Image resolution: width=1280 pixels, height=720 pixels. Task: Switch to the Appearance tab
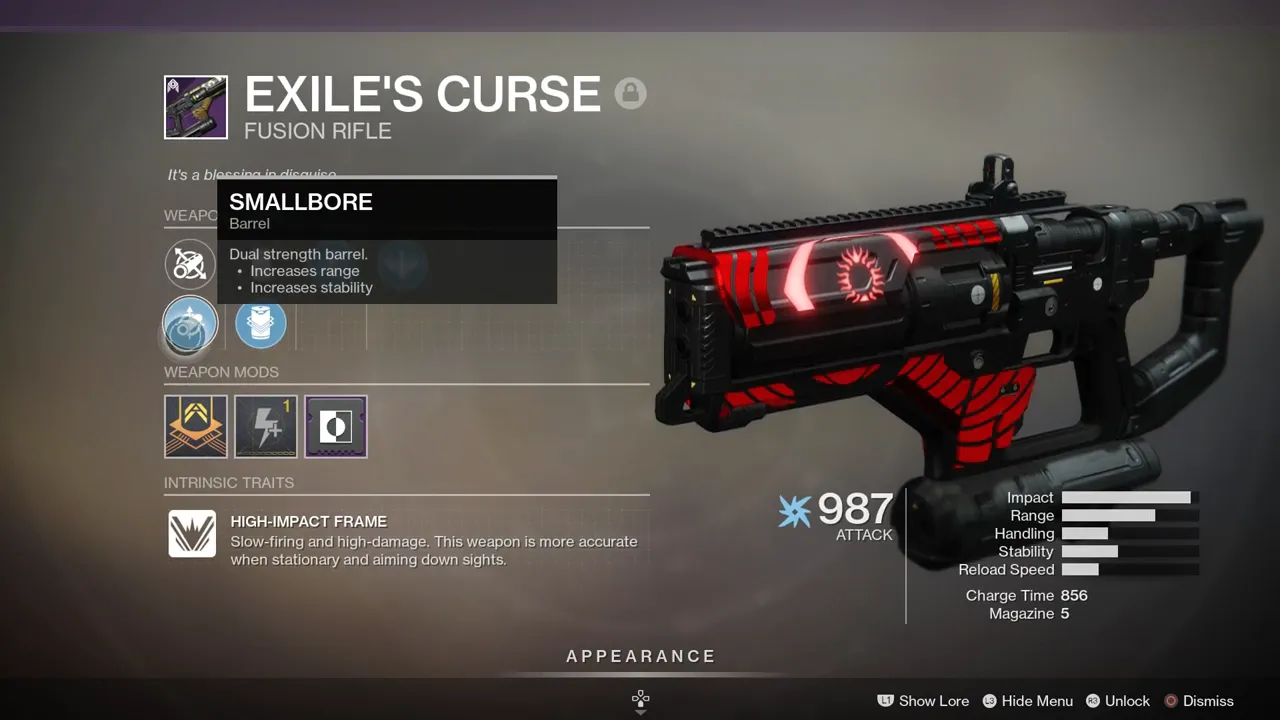click(x=640, y=656)
